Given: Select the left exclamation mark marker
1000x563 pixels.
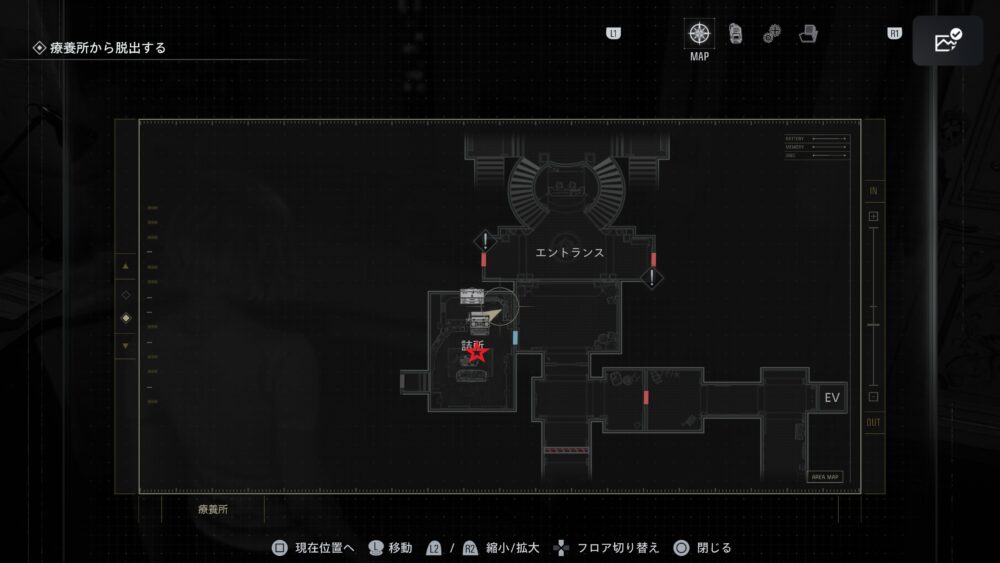Looking at the screenshot, I should click(485, 241).
